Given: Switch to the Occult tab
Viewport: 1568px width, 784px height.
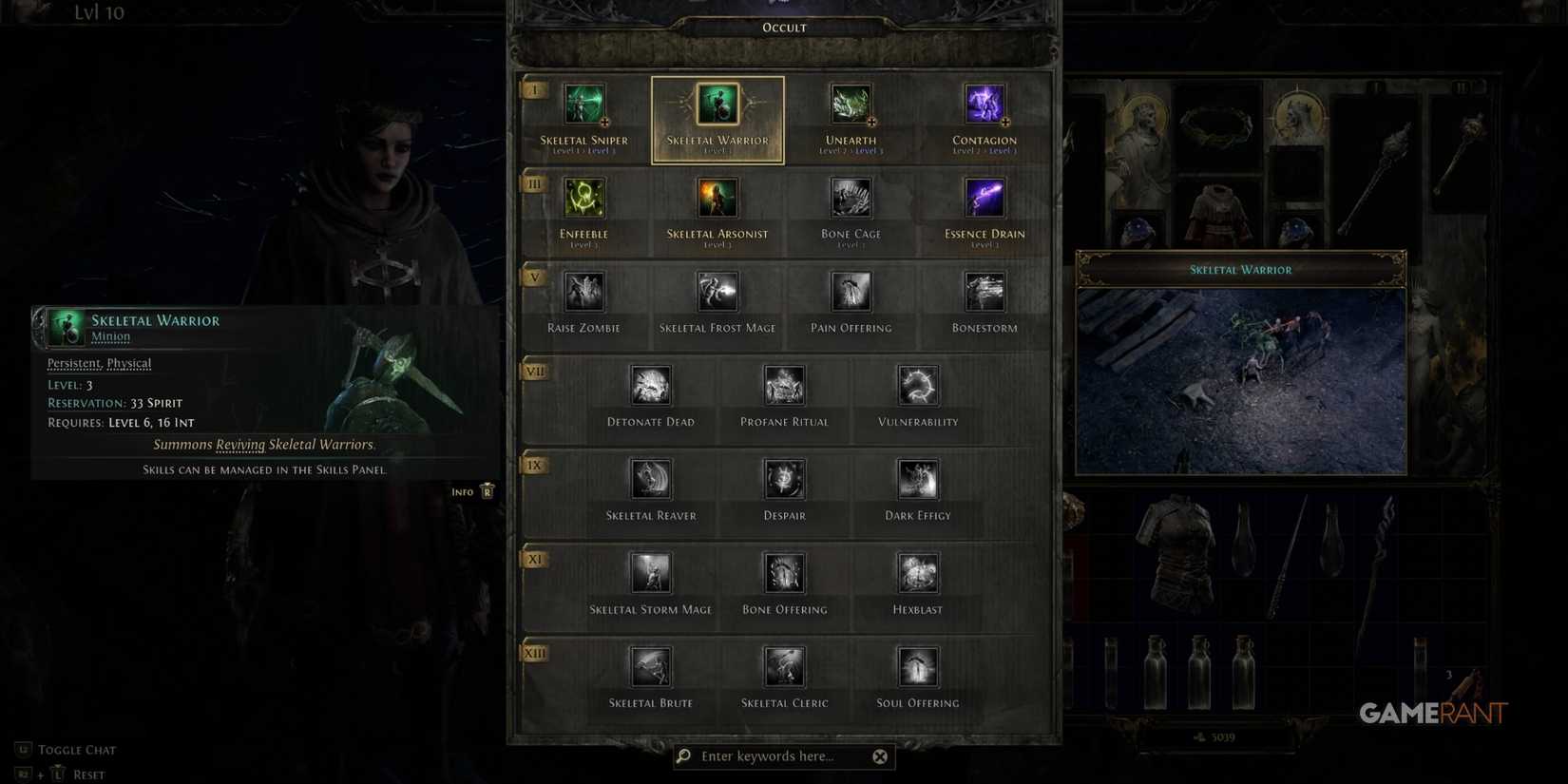Looking at the screenshot, I should (x=783, y=27).
